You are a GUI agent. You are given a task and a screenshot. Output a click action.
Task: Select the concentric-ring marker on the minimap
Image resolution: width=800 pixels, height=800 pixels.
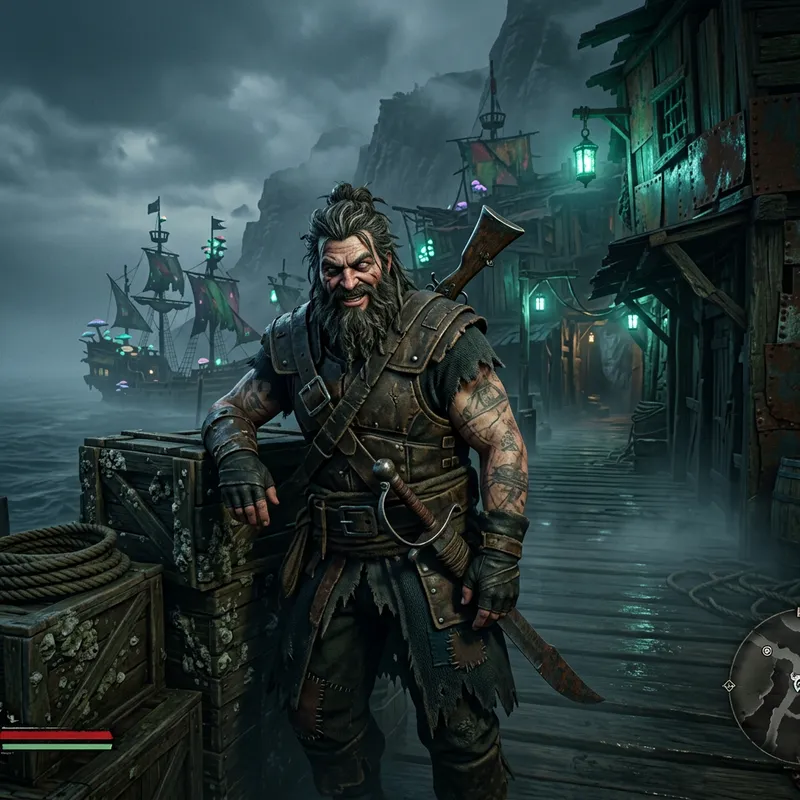click(x=767, y=652)
